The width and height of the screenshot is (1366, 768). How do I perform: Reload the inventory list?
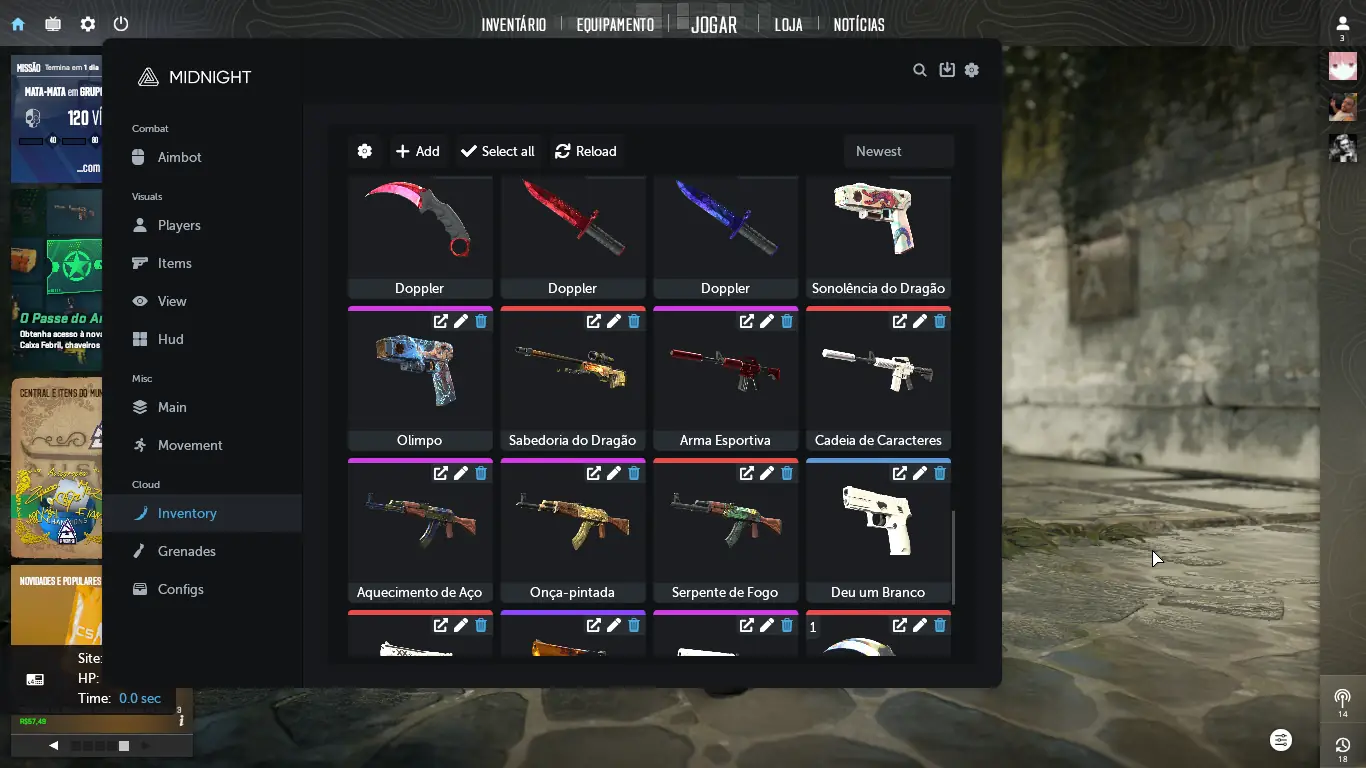[586, 151]
